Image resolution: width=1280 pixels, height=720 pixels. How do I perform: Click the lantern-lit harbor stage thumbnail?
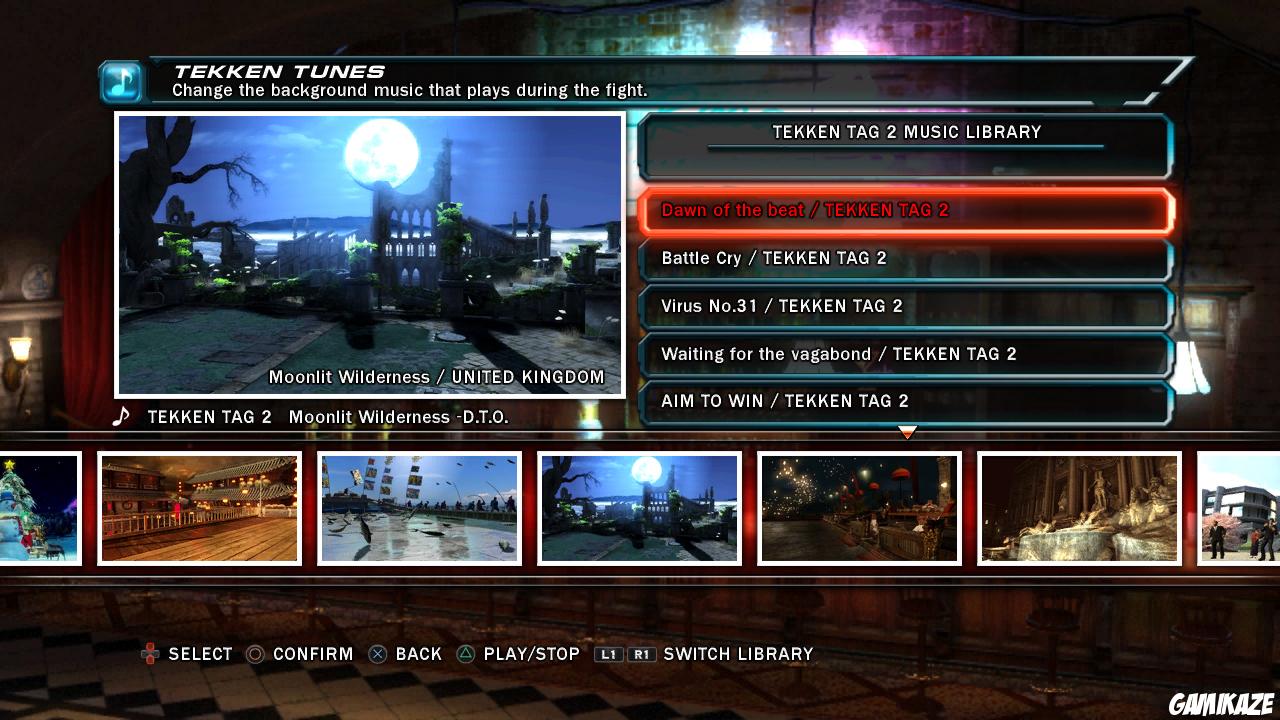click(858, 508)
